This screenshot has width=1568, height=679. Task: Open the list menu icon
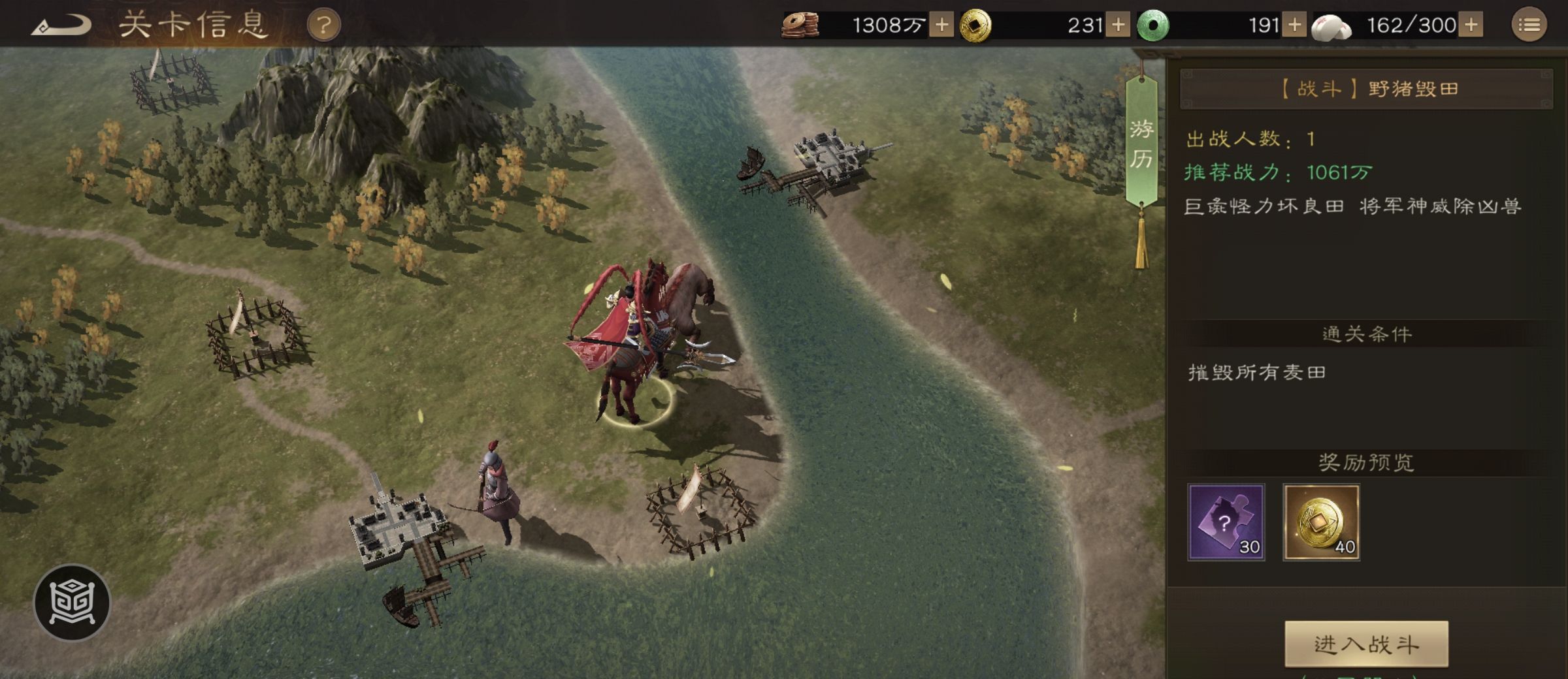click(1529, 25)
